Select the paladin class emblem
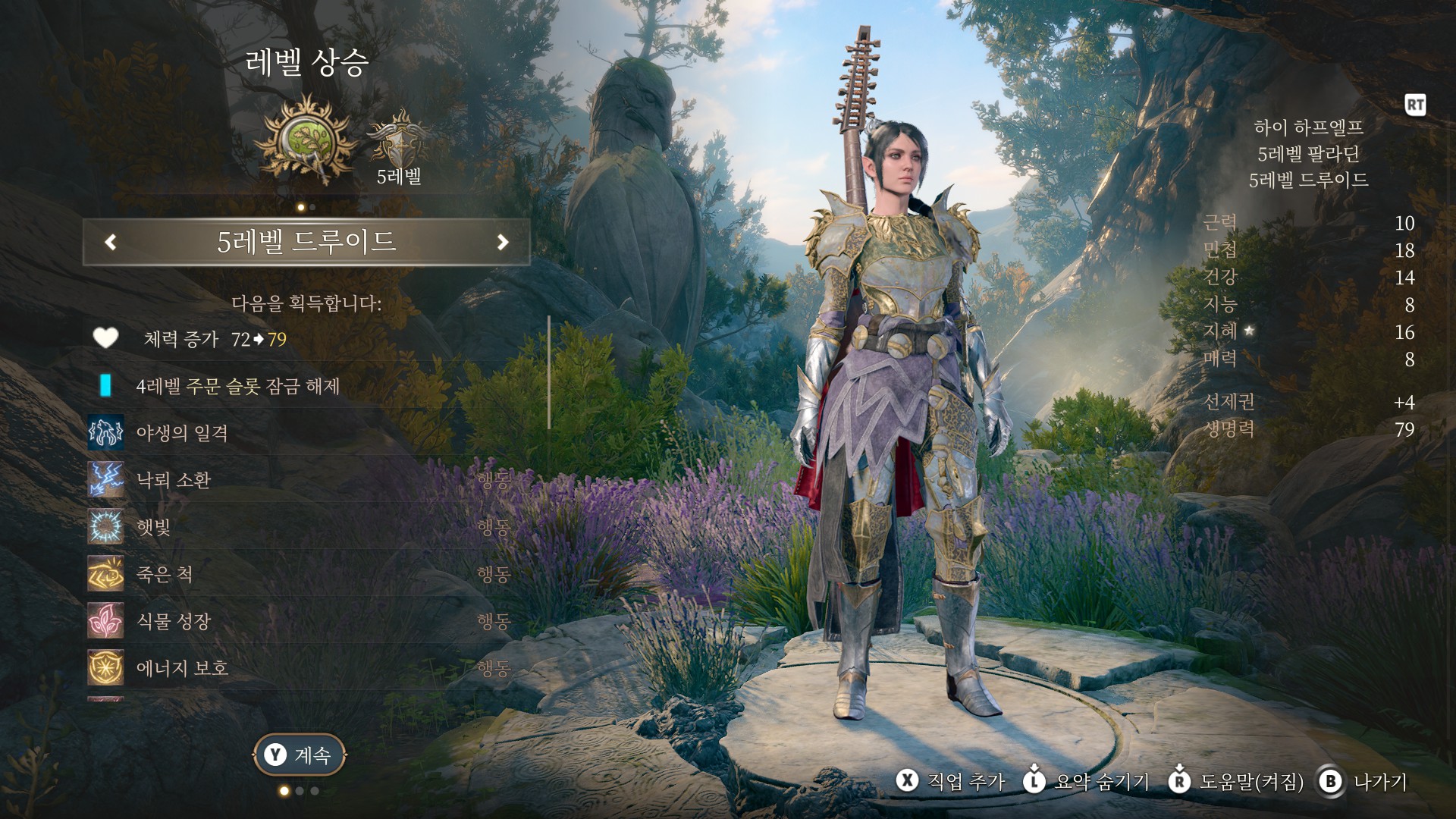 (x=397, y=139)
